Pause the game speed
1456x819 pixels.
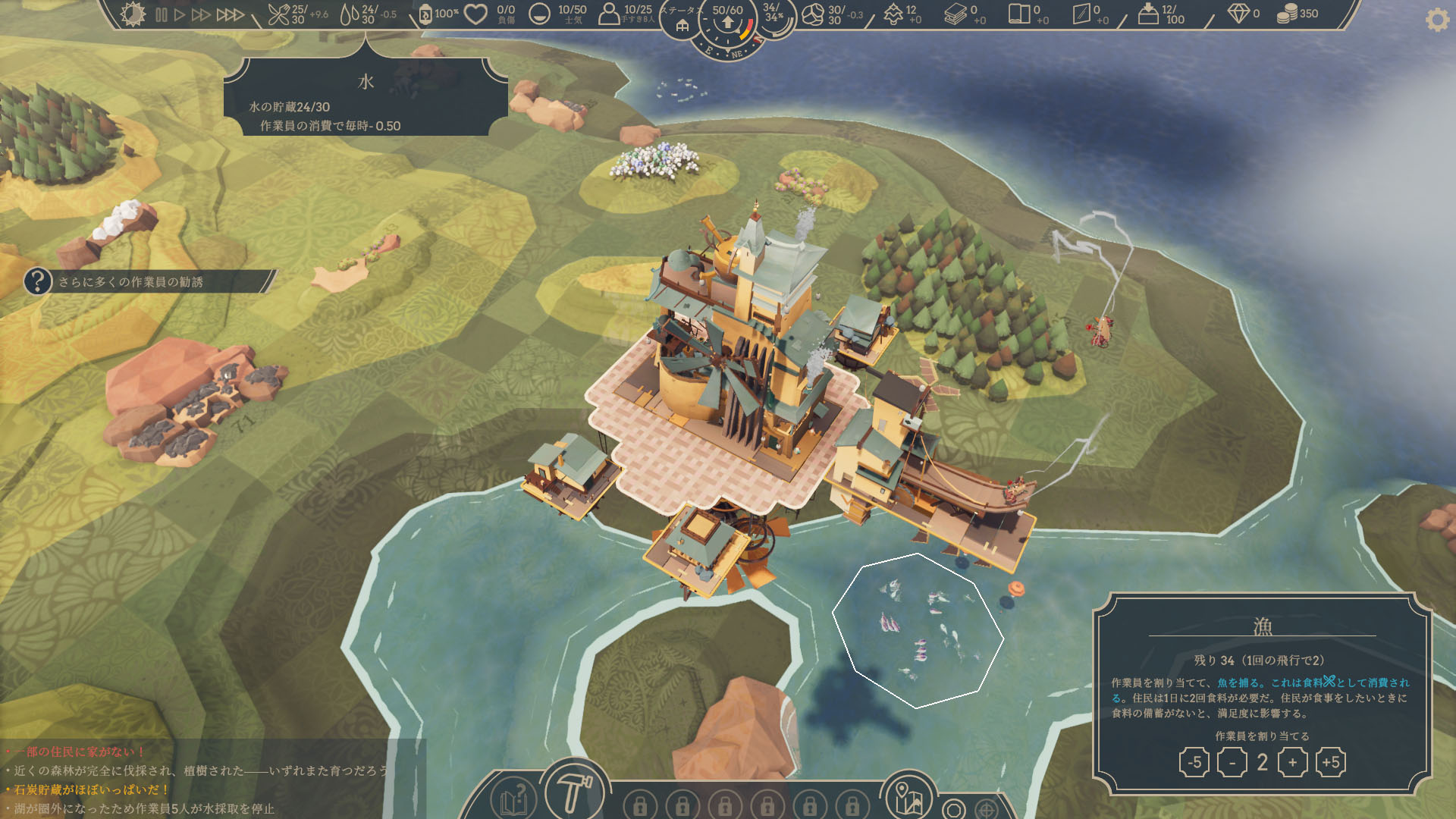coord(162,14)
